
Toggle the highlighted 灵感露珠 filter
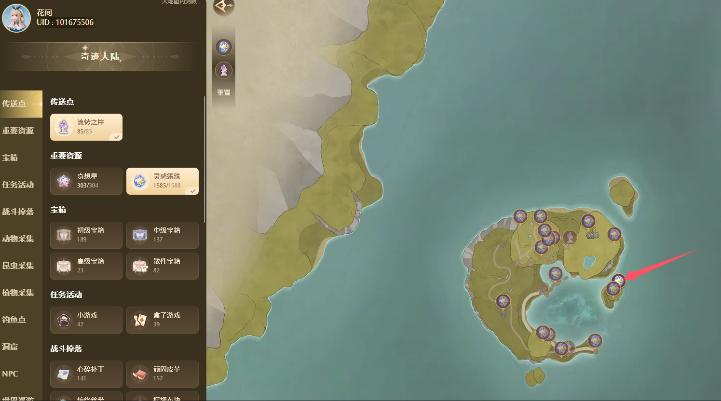point(162,180)
